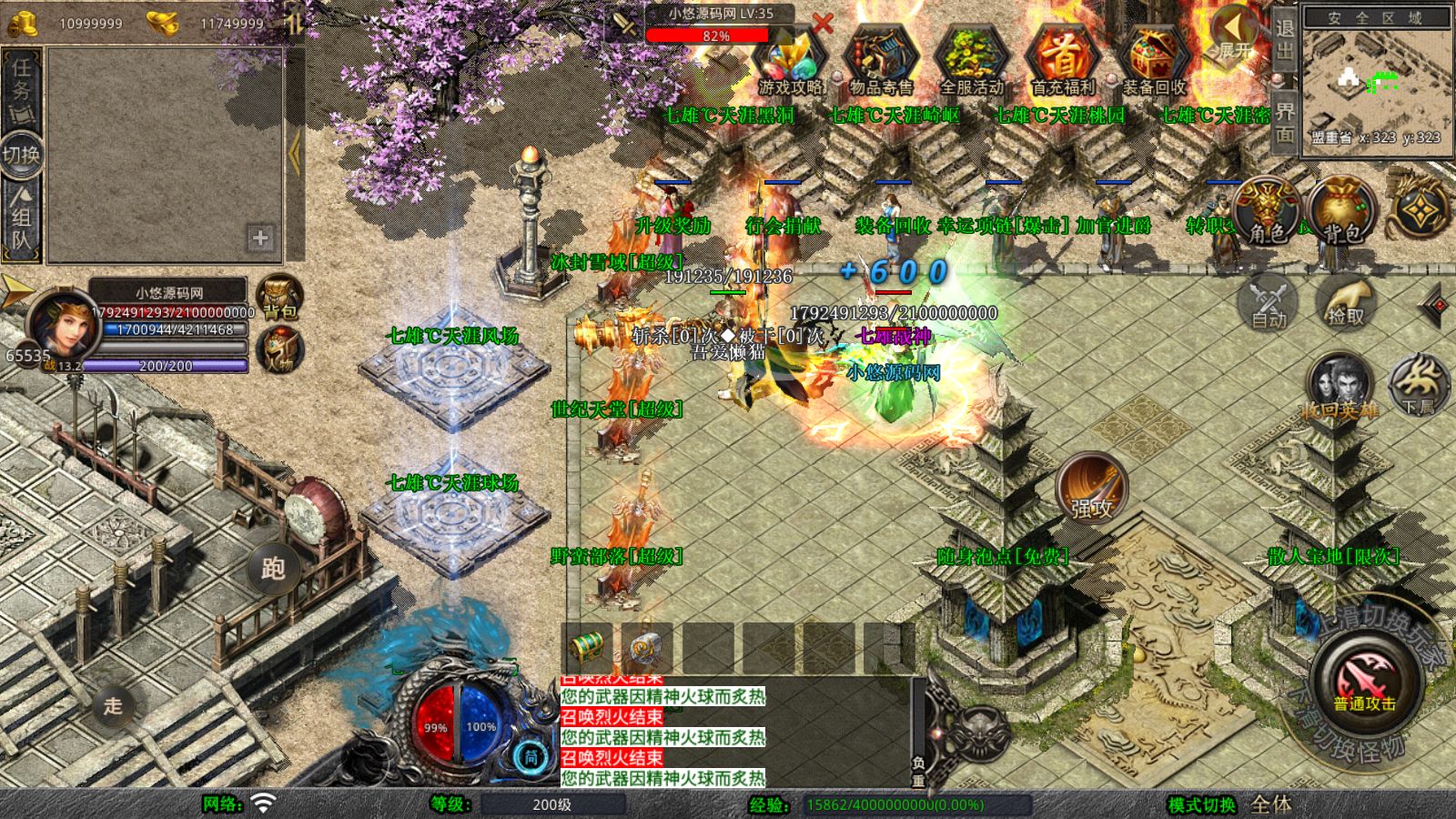Show the 全服活动 server events
The image size is (1456, 819).
point(971,61)
